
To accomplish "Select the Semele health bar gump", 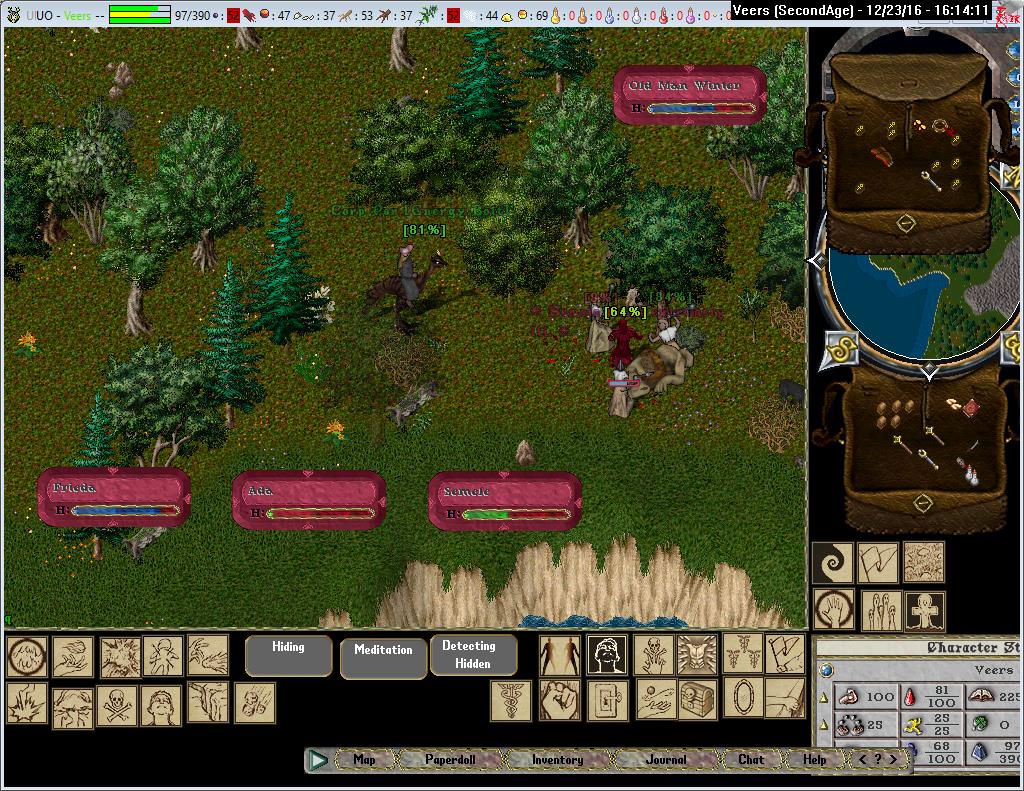I will point(505,501).
